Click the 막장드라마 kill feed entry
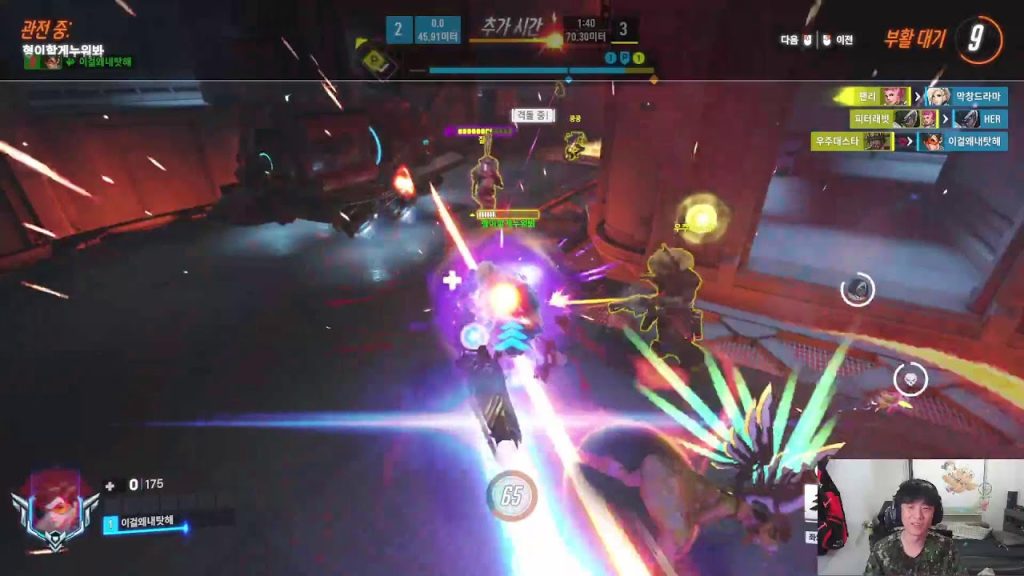1024x576 pixels. coord(921,96)
